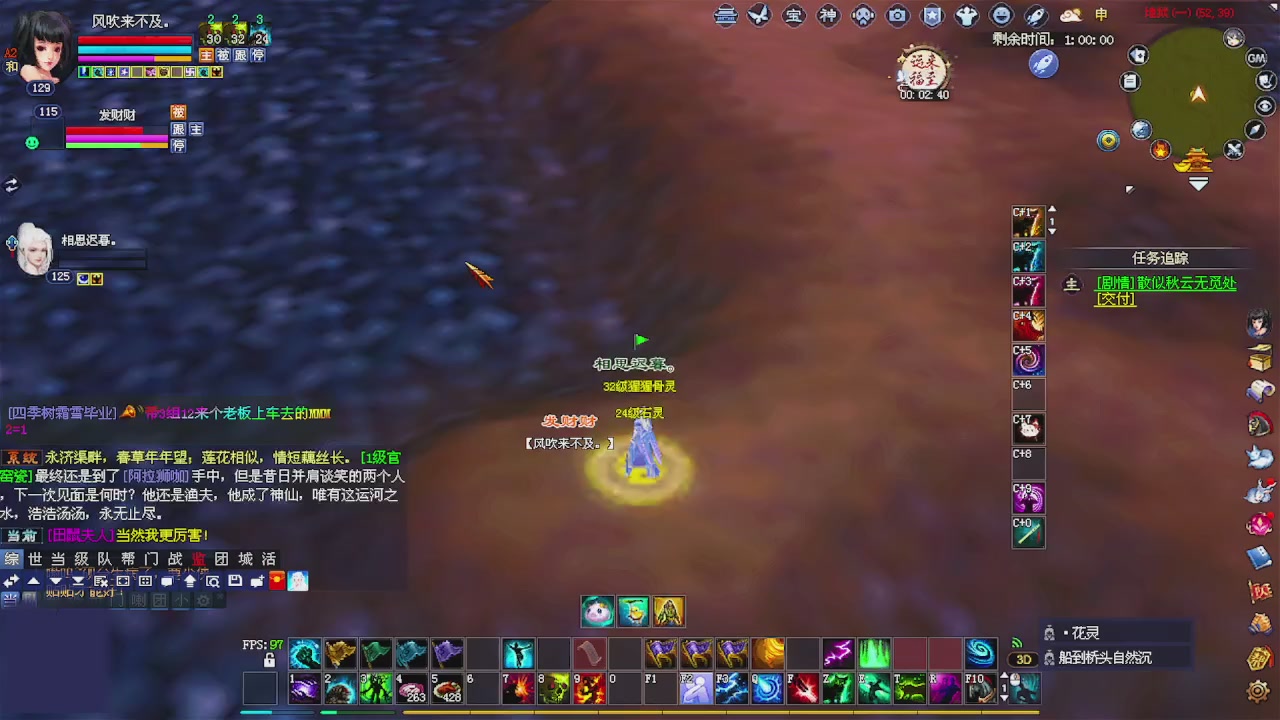
Task: Open the 团 team chat channel tab
Action: tap(220, 558)
